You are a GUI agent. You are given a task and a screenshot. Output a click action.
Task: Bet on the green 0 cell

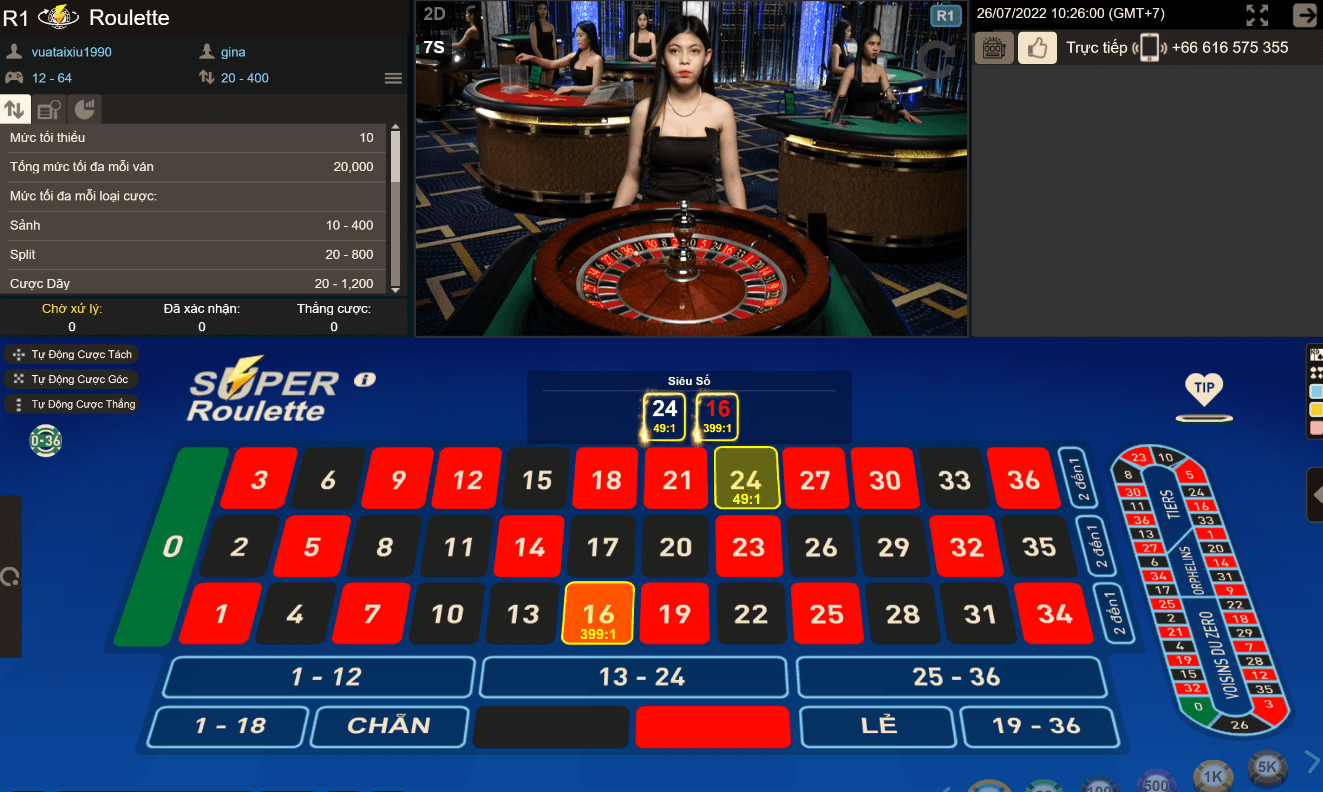coord(174,547)
